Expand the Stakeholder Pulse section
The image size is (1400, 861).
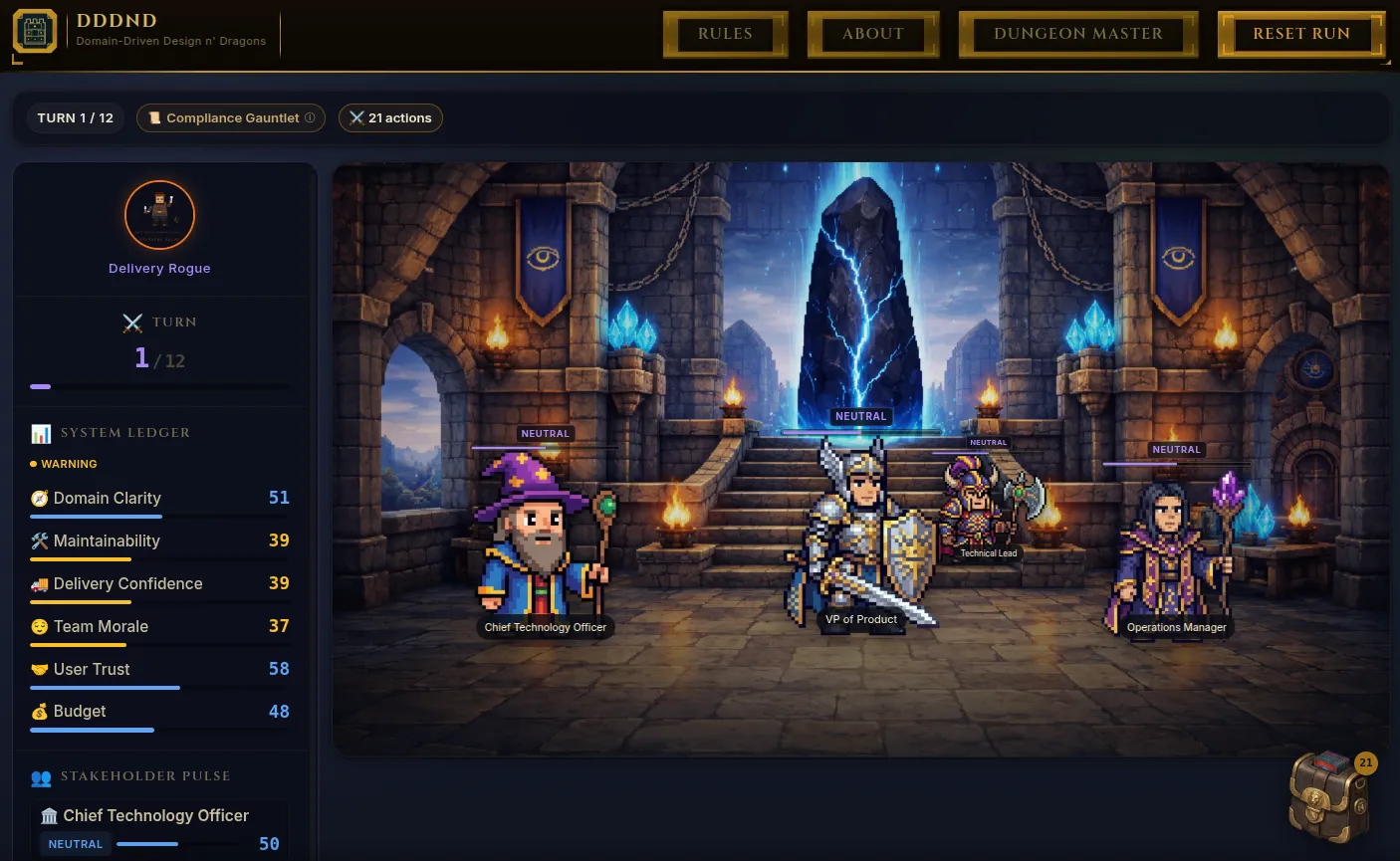pos(146,776)
